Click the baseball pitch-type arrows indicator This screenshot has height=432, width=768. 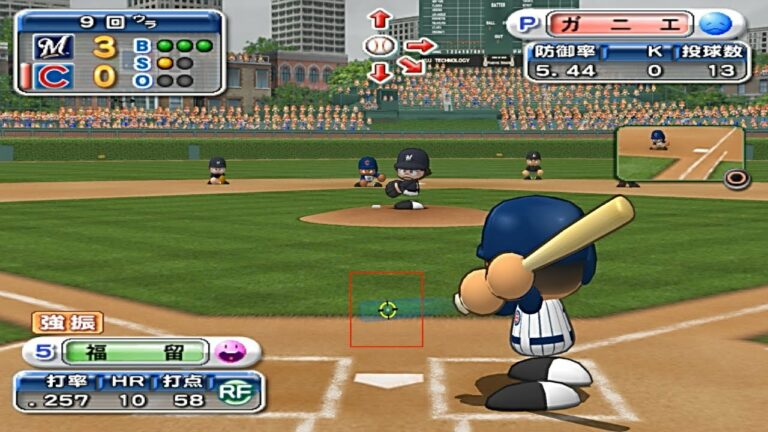coord(381,46)
